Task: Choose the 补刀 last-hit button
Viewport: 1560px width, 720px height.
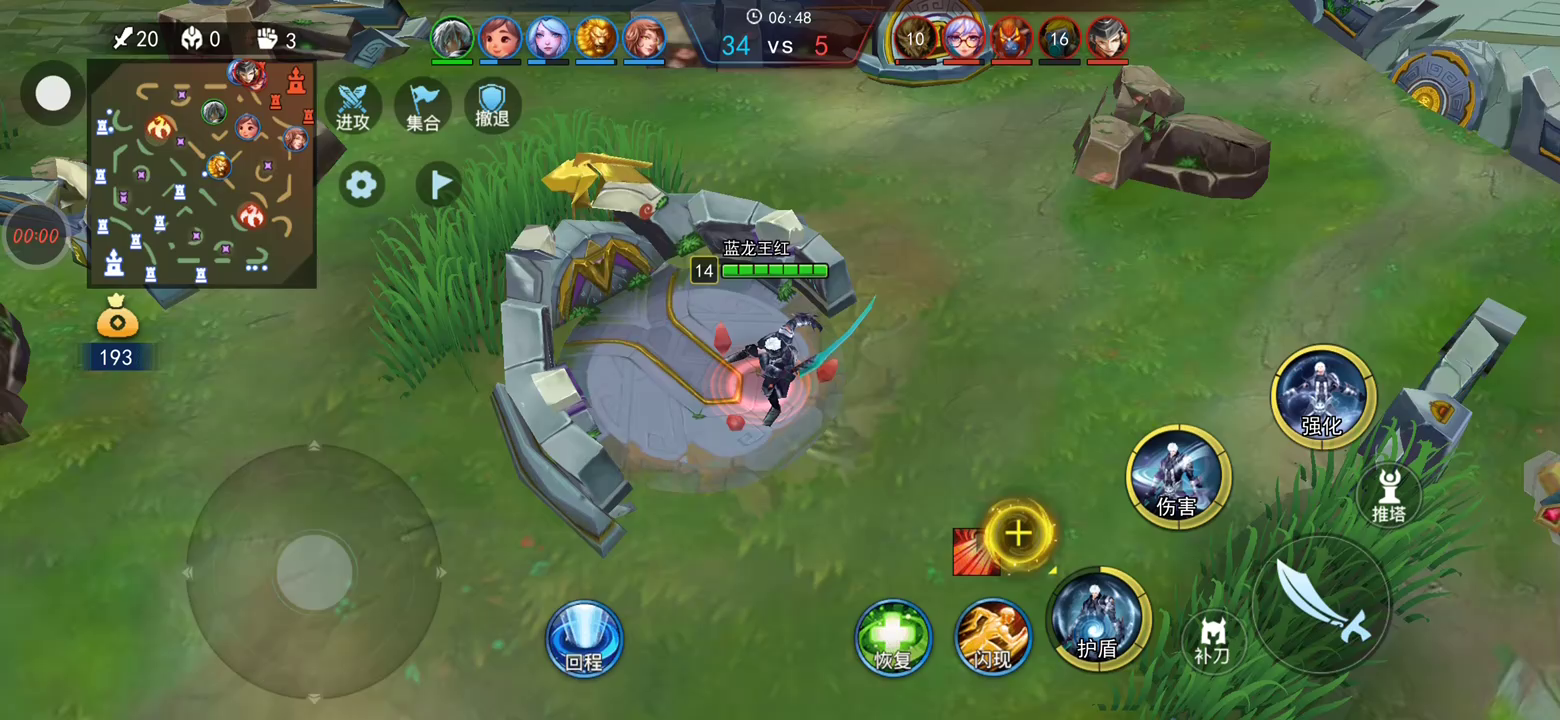Action: click(1213, 640)
